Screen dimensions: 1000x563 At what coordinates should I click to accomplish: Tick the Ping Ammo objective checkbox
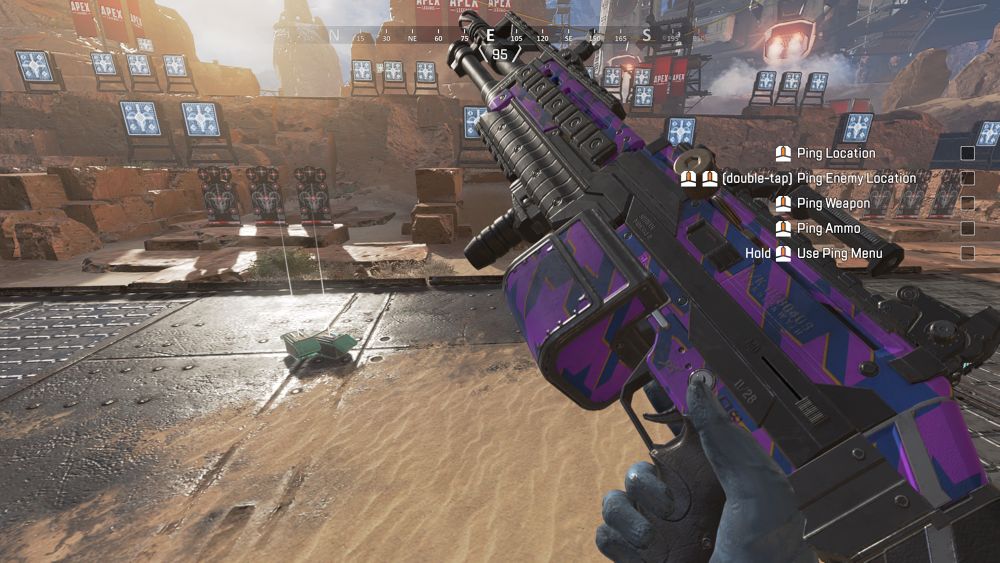click(x=967, y=228)
